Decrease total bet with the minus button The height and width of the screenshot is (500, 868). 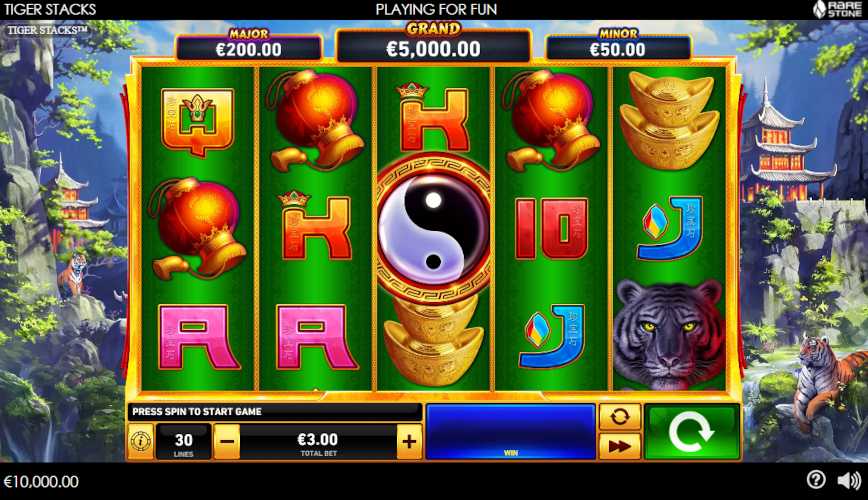227,441
